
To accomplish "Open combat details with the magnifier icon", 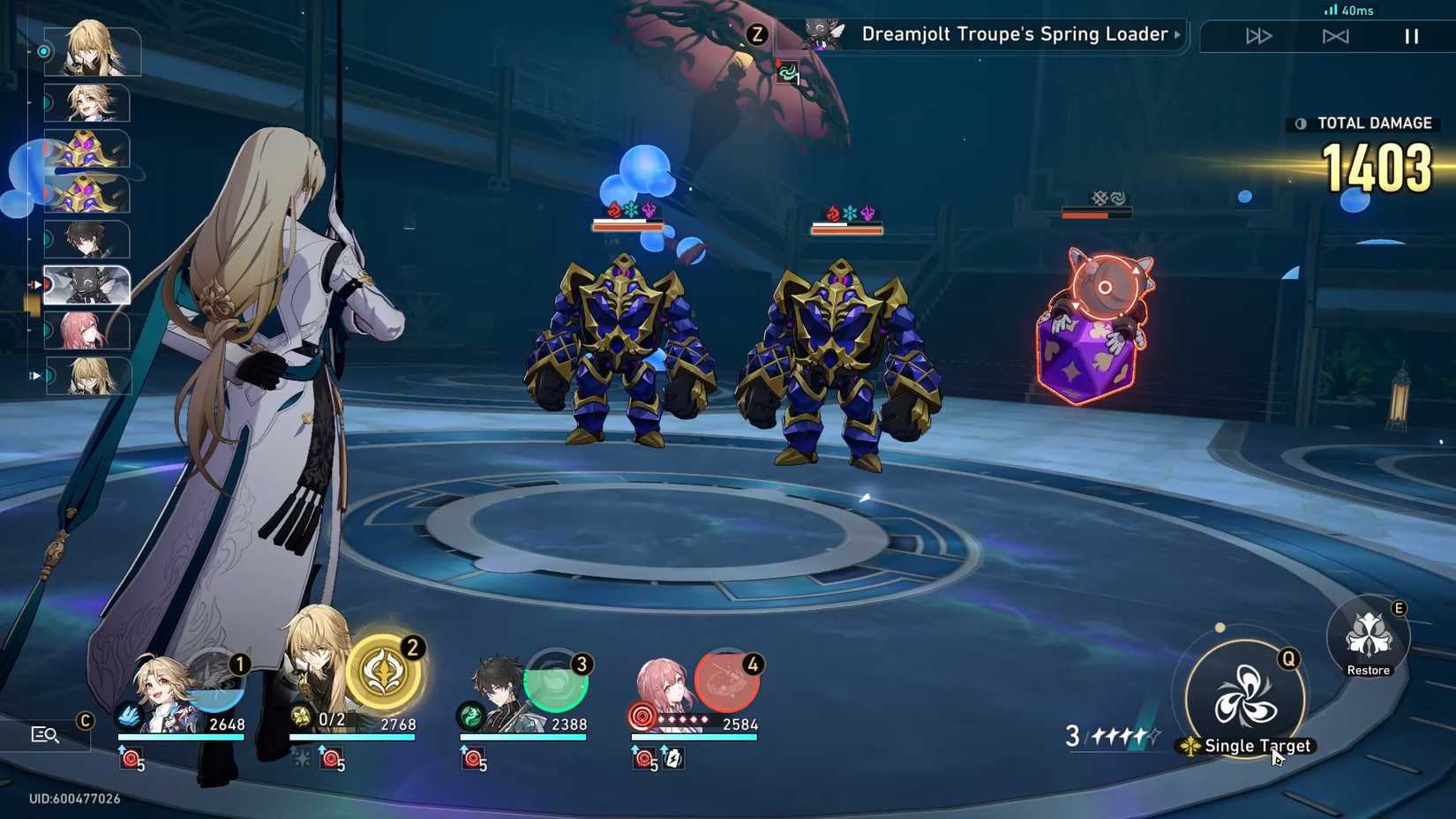I will pos(42,733).
